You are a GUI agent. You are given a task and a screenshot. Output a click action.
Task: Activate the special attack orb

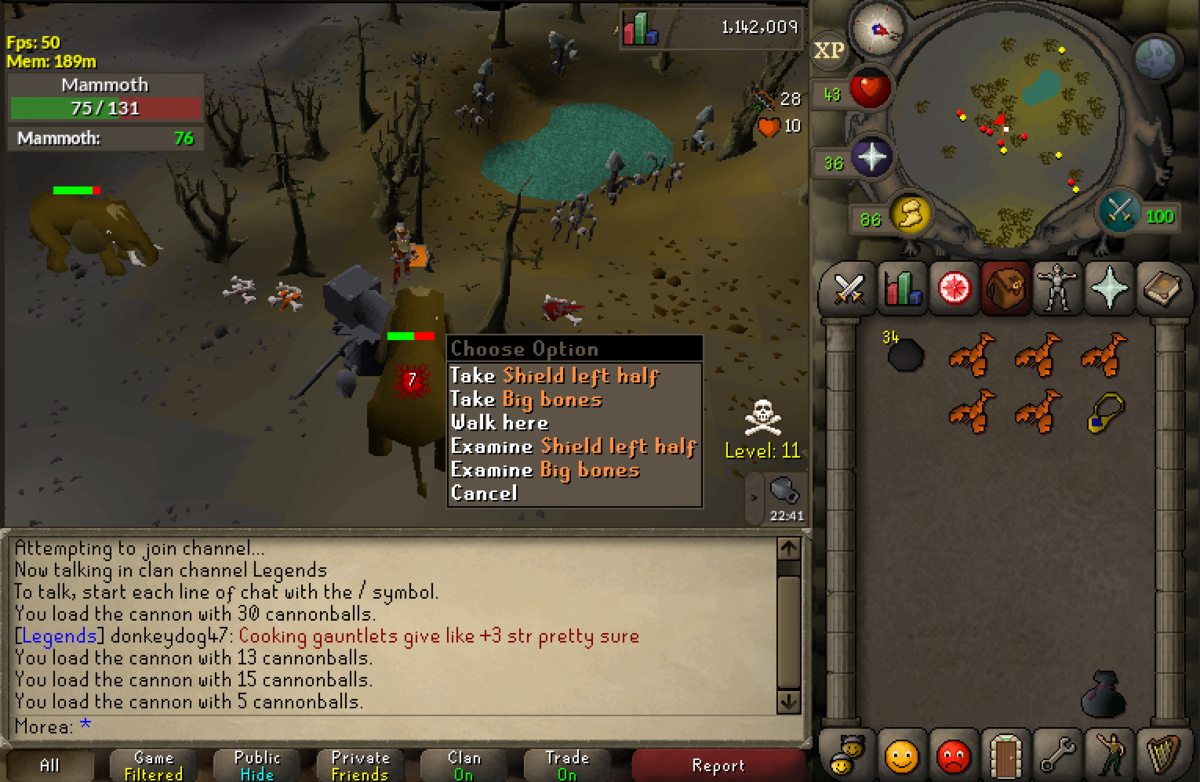[x=1120, y=211]
